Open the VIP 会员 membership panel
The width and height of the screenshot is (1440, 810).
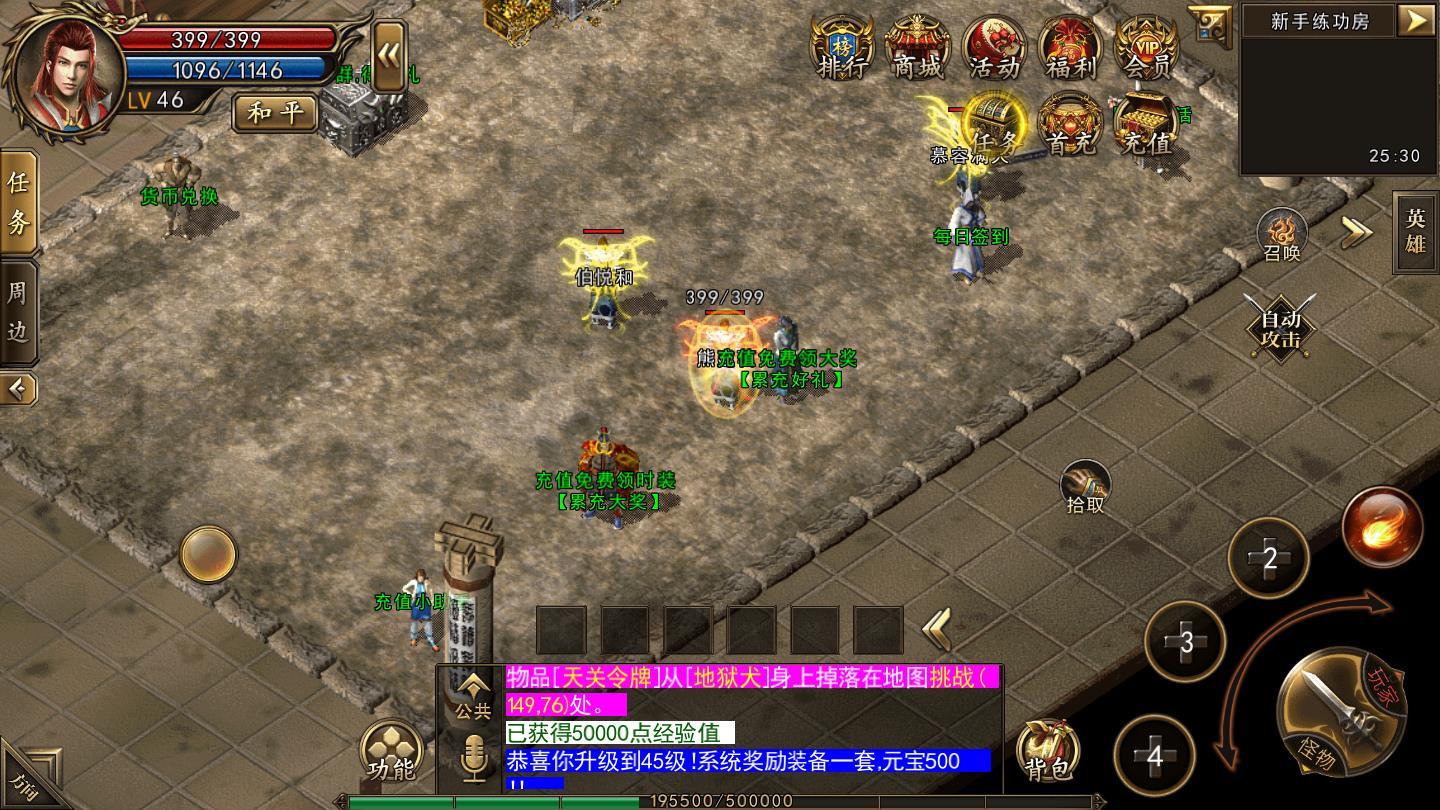(x=1147, y=47)
